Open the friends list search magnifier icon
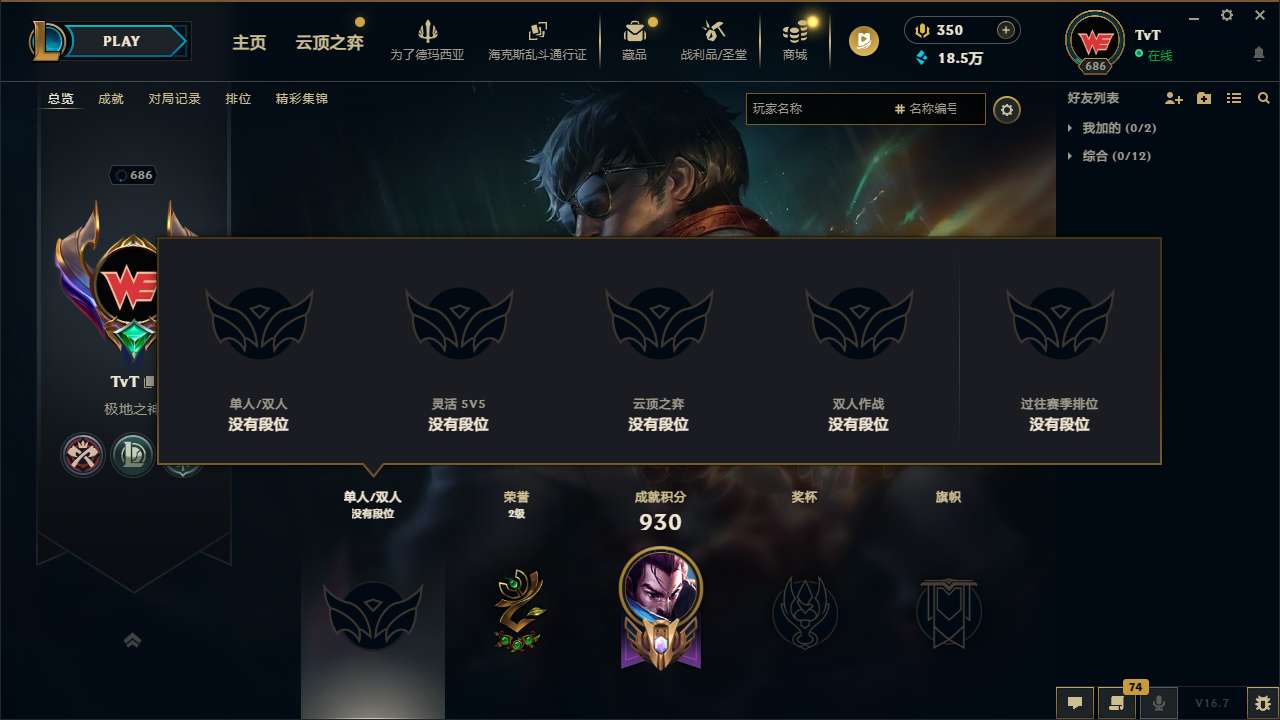Screen dimensions: 1280x720 coord(1264,98)
